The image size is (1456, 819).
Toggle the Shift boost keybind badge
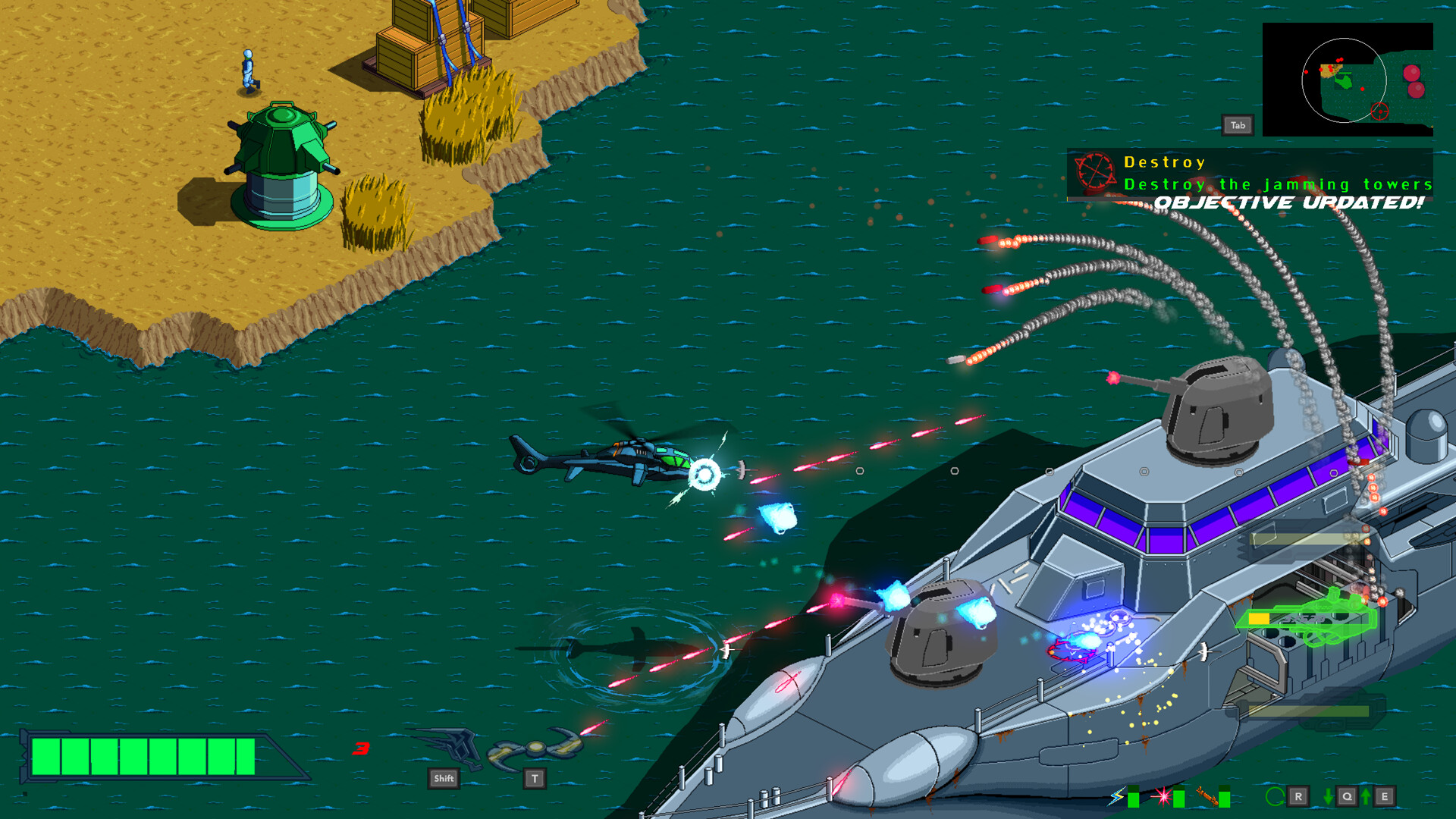point(444,777)
